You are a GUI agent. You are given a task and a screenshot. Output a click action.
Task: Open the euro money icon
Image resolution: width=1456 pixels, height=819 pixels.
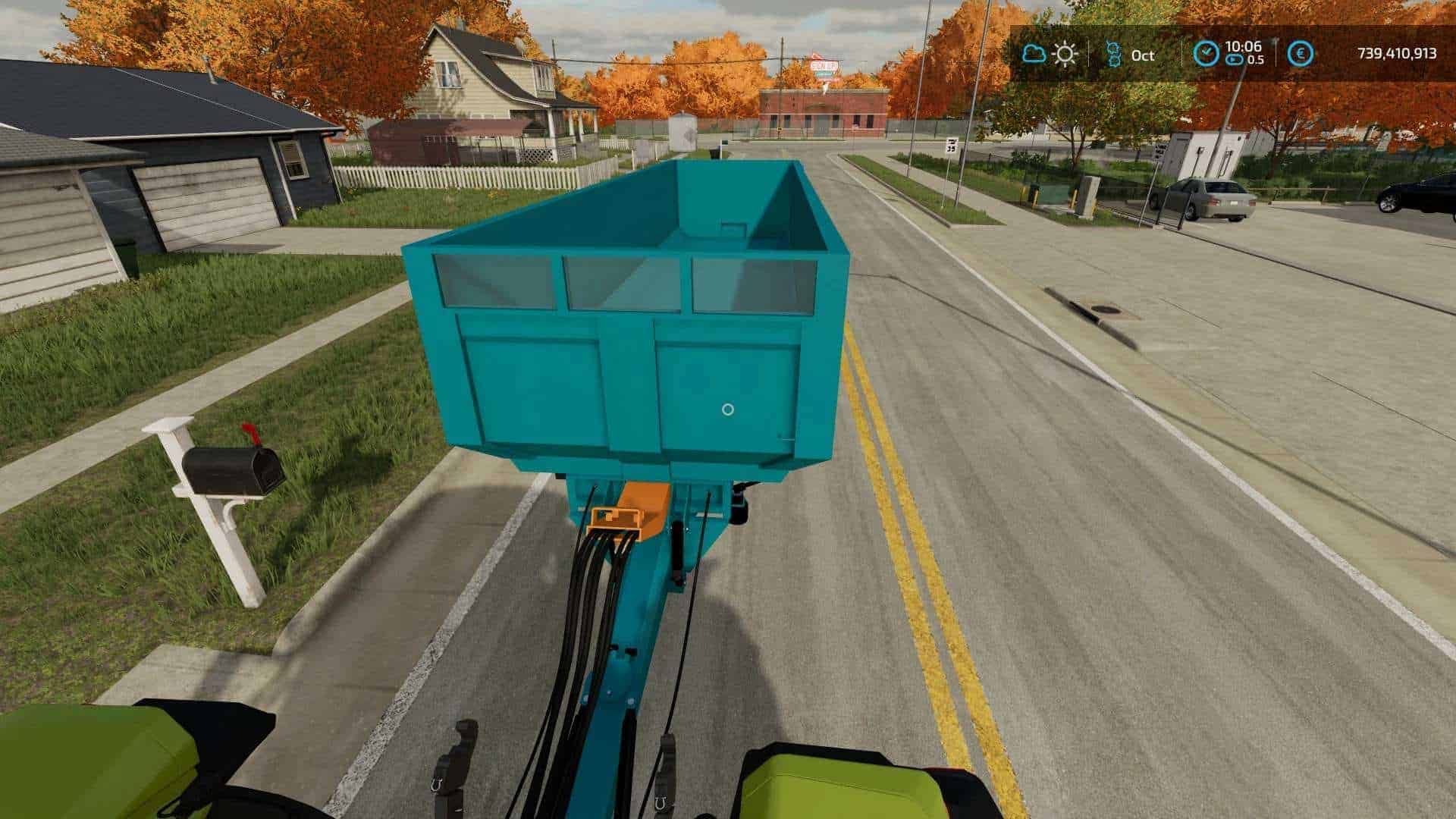tap(1301, 54)
